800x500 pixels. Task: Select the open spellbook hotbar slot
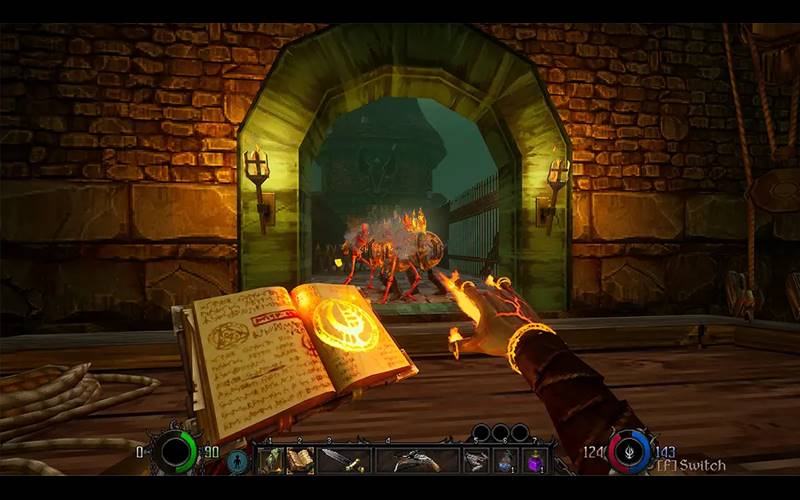pos(300,460)
